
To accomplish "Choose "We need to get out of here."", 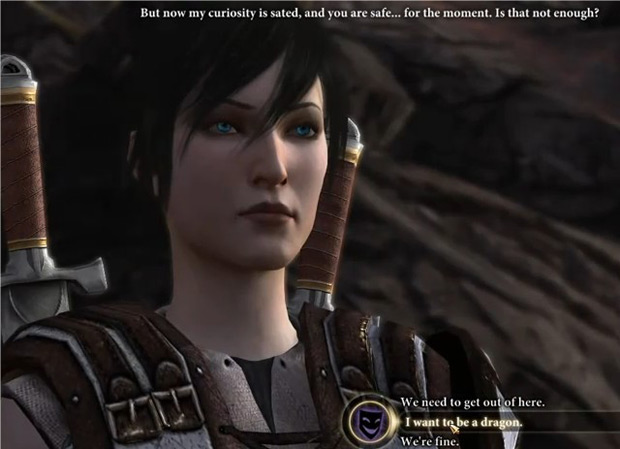I will pyautogui.click(x=472, y=402).
